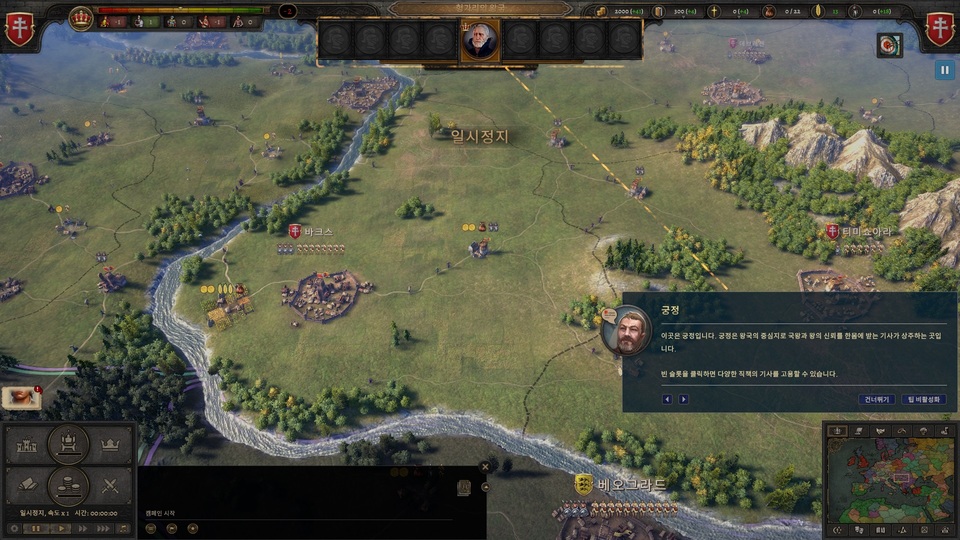This screenshot has height=540, width=960.
Task: Set game speed to play
Action: point(60,528)
